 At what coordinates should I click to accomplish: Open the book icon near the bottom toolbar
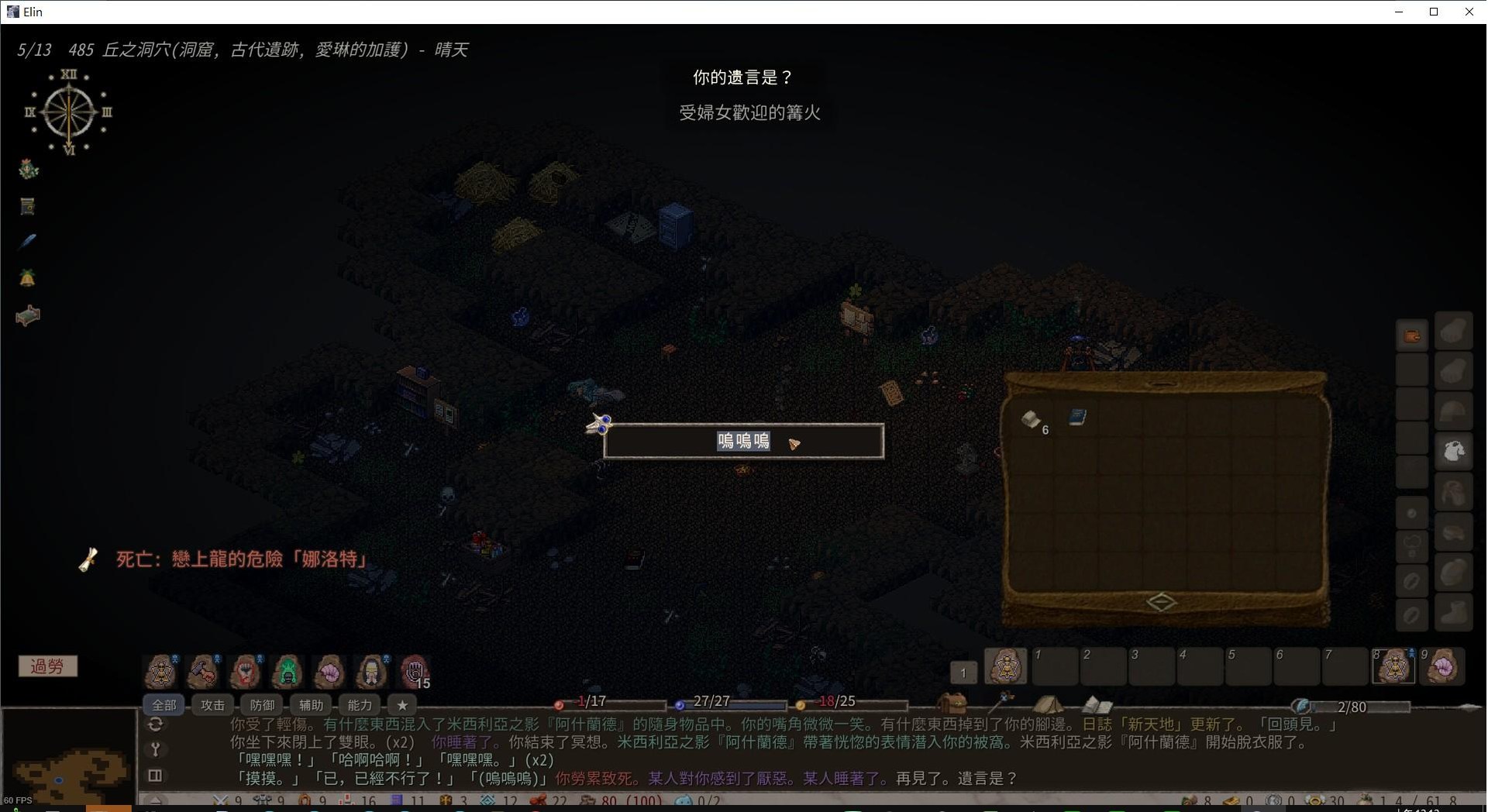pyautogui.click(x=1097, y=704)
